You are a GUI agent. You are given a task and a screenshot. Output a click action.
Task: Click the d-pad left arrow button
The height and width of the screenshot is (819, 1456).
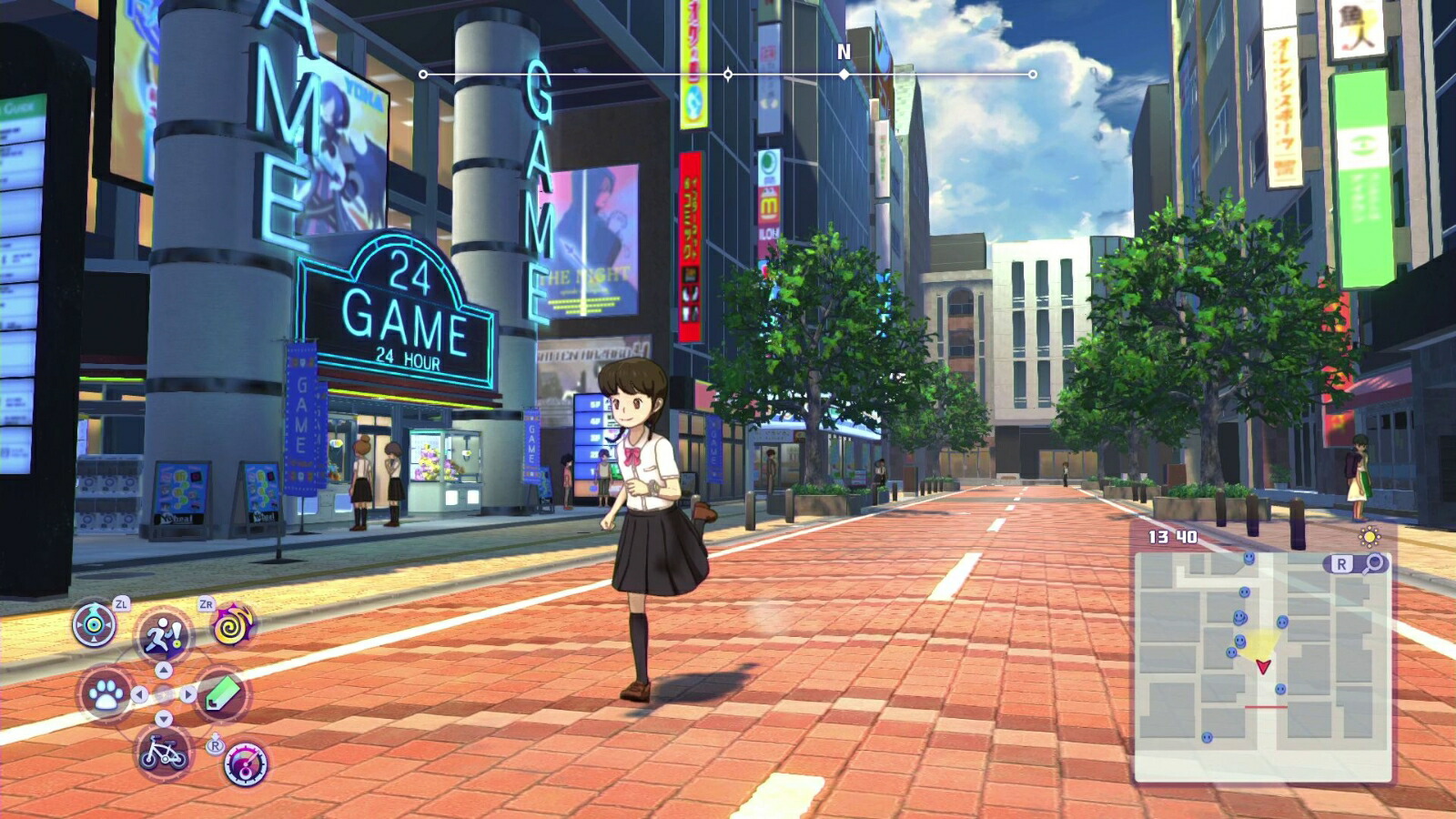click(139, 694)
